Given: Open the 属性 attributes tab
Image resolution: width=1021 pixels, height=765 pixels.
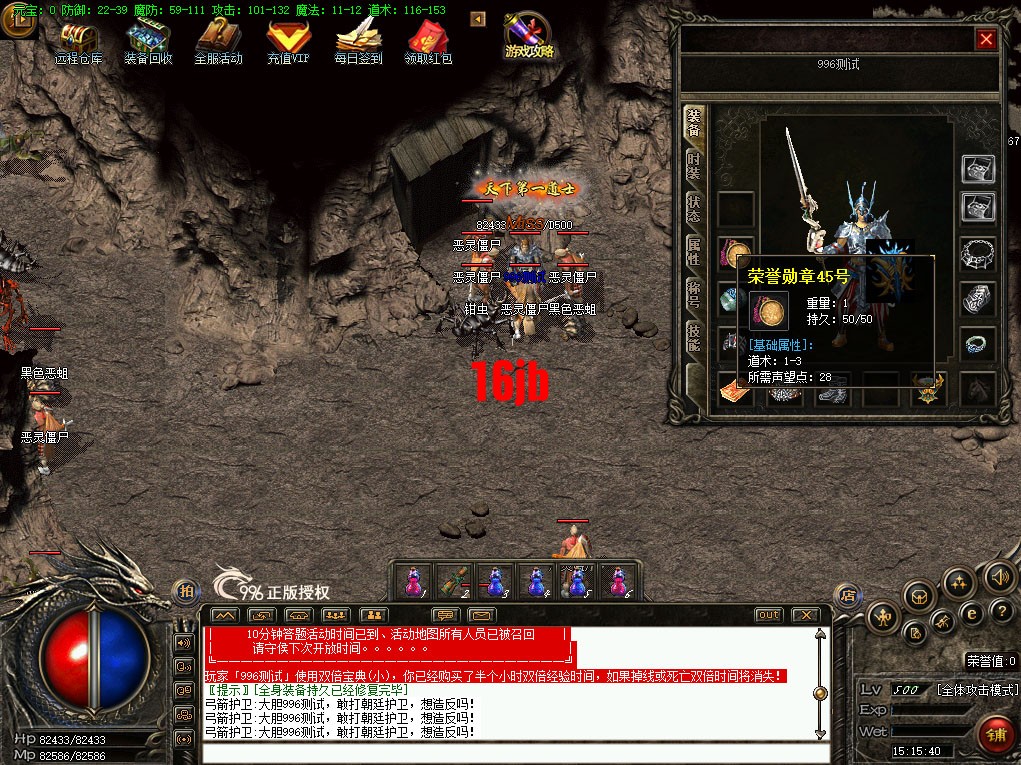Looking at the screenshot, I should [x=694, y=251].
